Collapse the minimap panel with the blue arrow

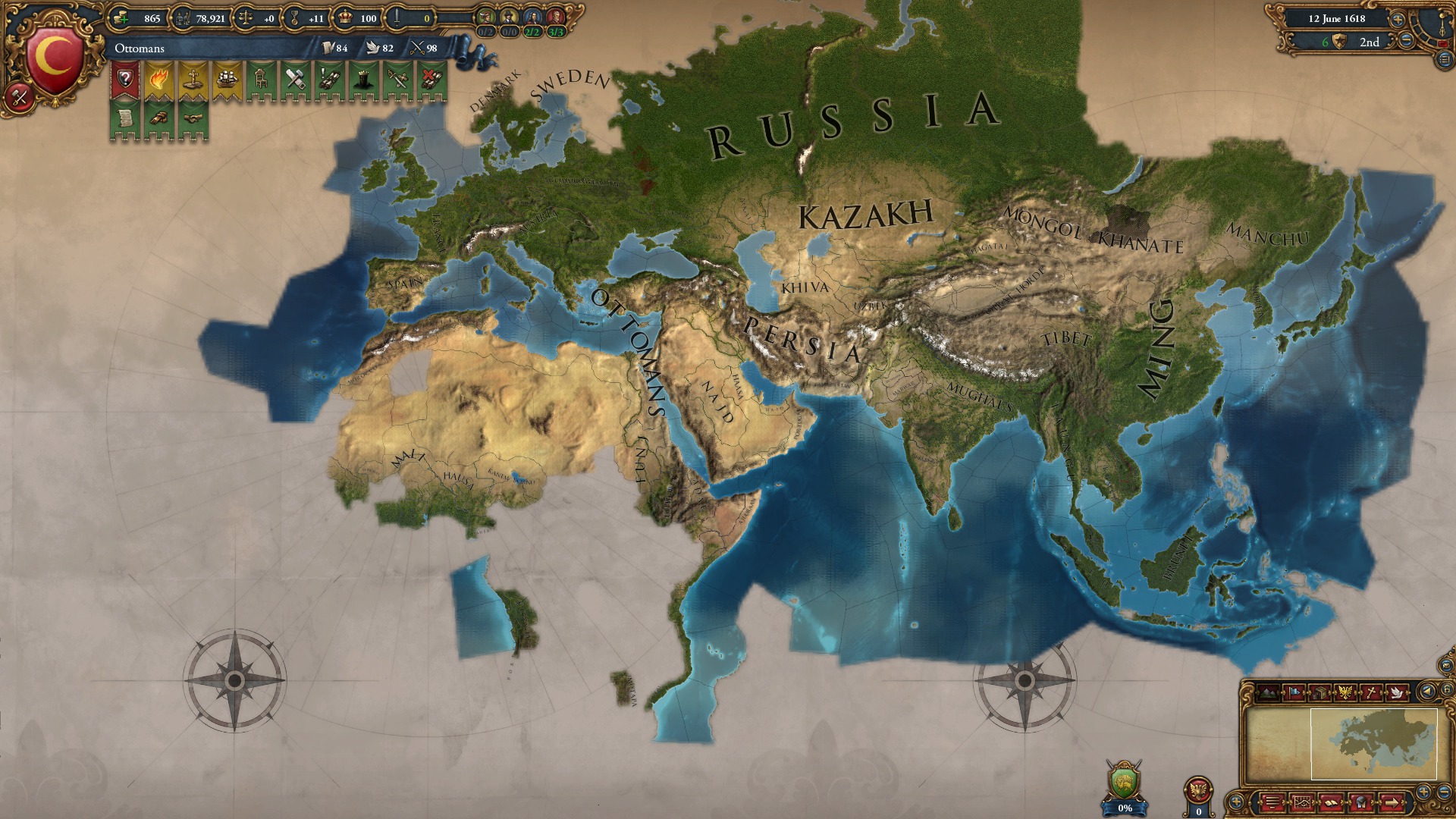(1426, 692)
